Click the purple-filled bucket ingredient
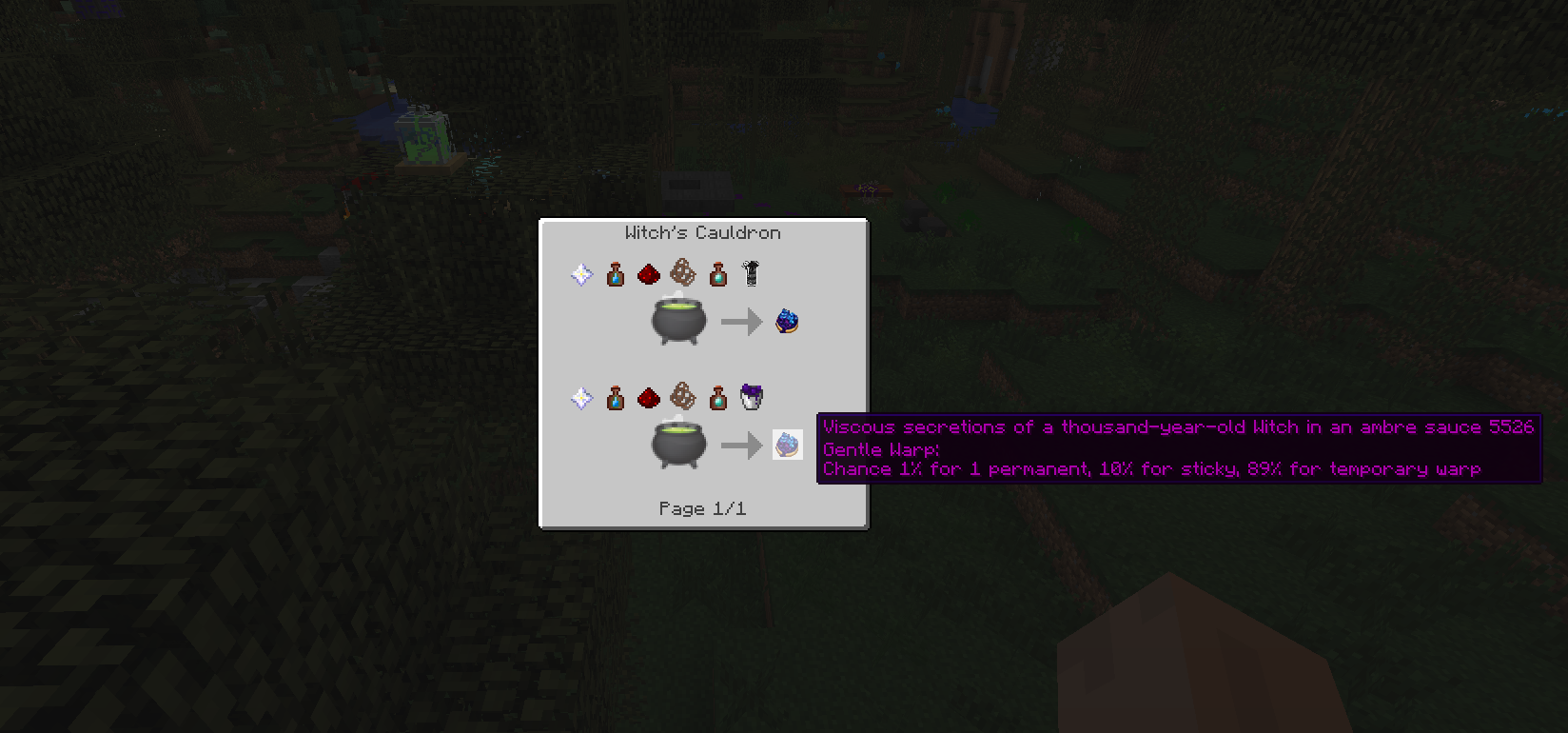The image size is (1568, 733). click(751, 398)
